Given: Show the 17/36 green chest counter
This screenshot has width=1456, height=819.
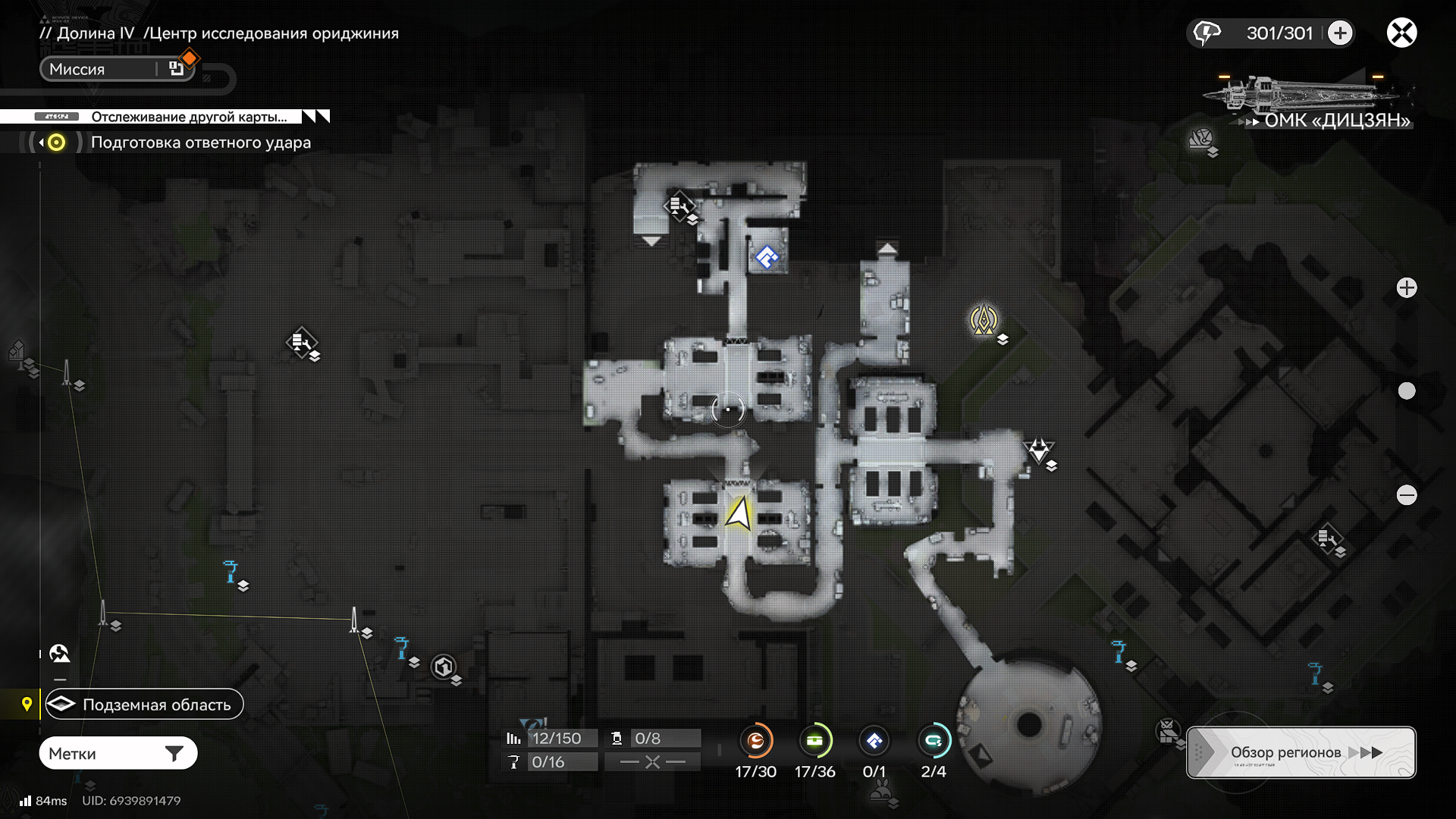Looking at the screenshot, I should (x=814, y=741).
